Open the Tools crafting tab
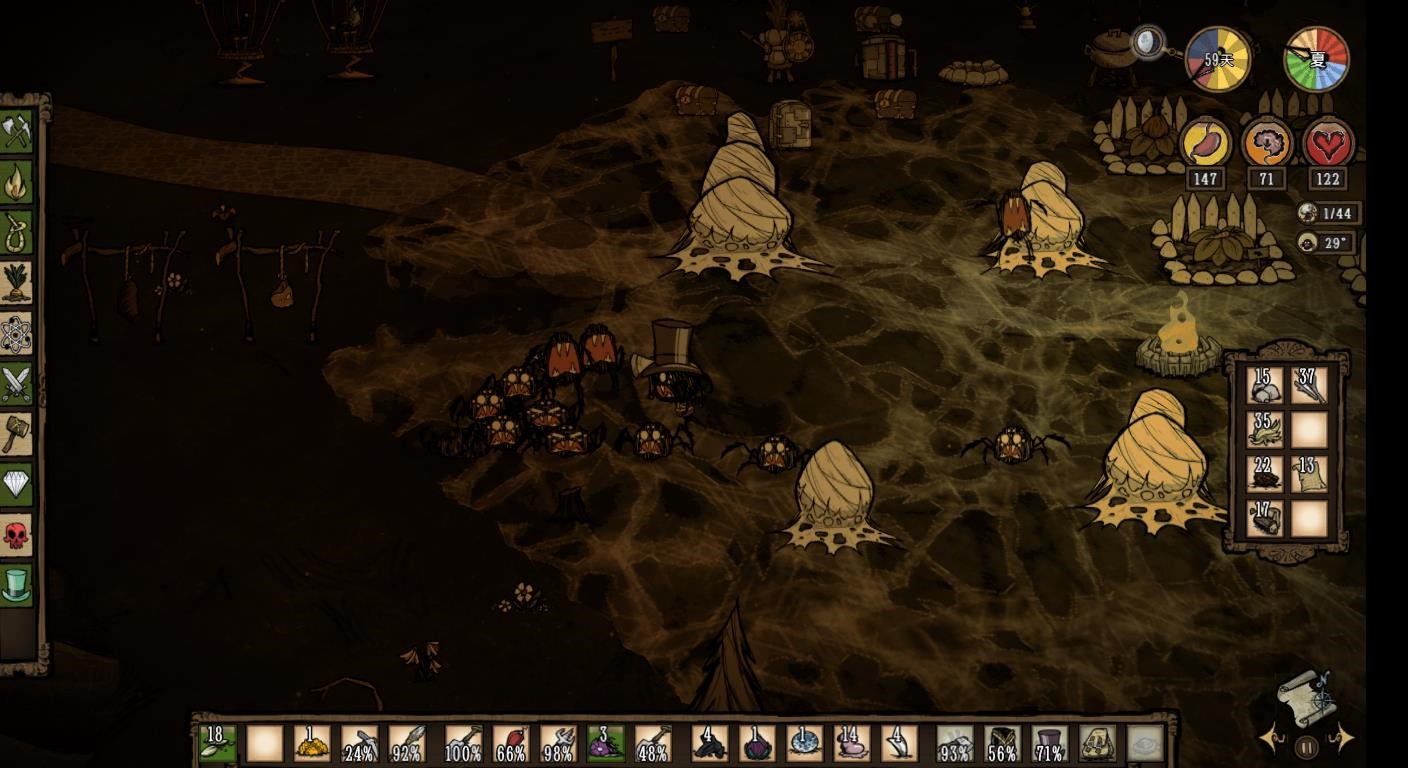This screenshot has height=768, width=1408. (17, 132)
